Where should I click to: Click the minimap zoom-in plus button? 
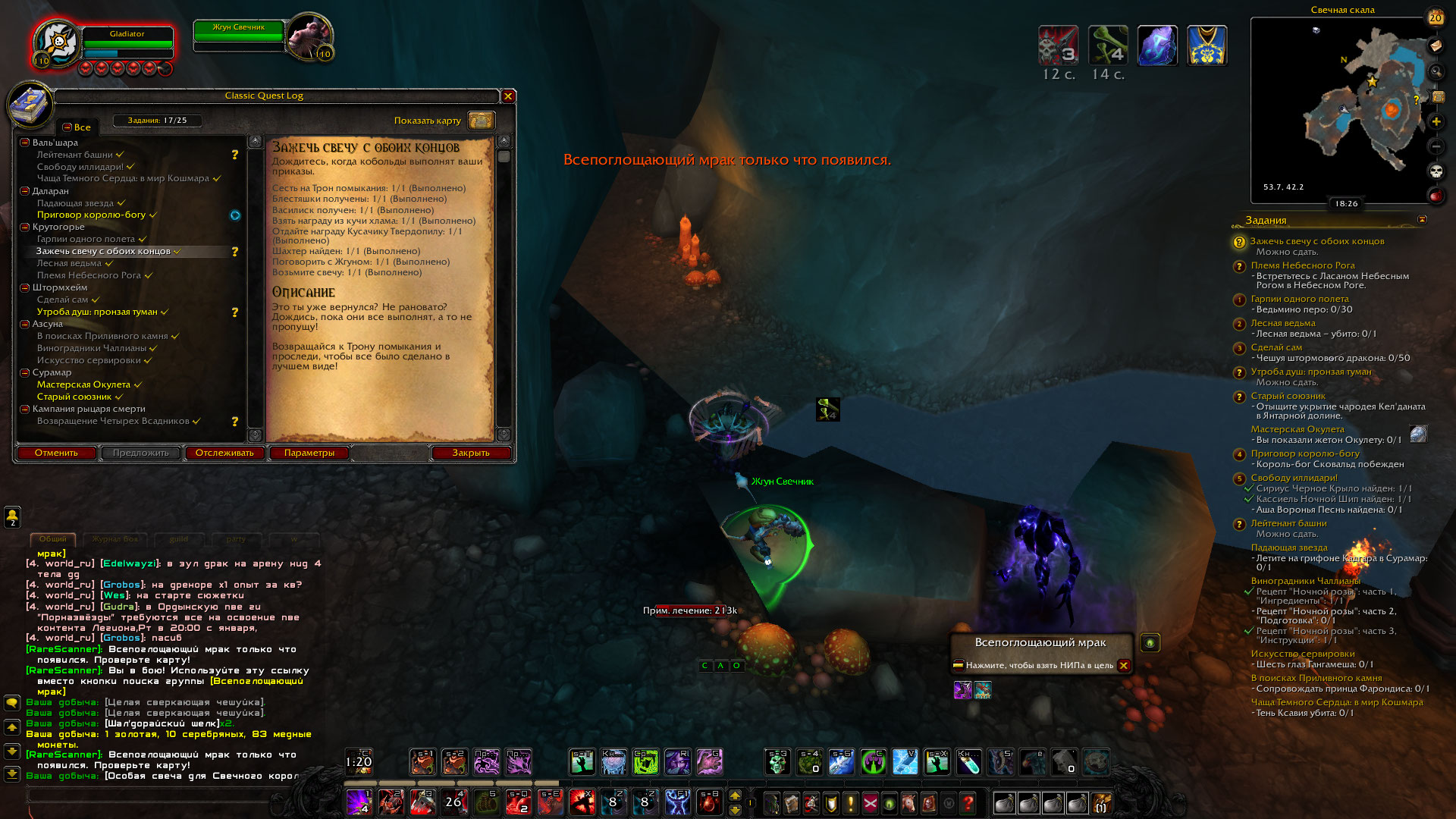[1436, 121]
